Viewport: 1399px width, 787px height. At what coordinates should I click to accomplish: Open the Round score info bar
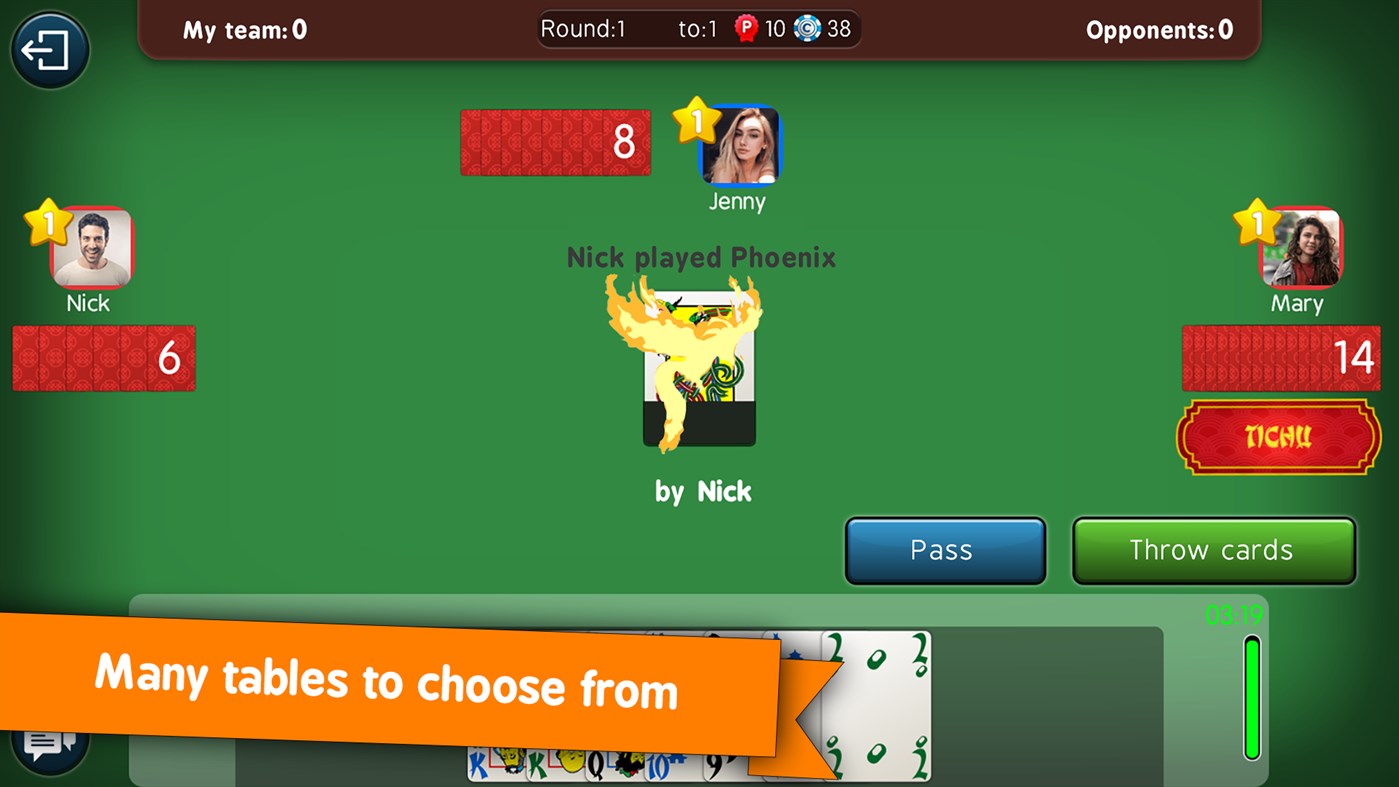click(x=699, y=28)
